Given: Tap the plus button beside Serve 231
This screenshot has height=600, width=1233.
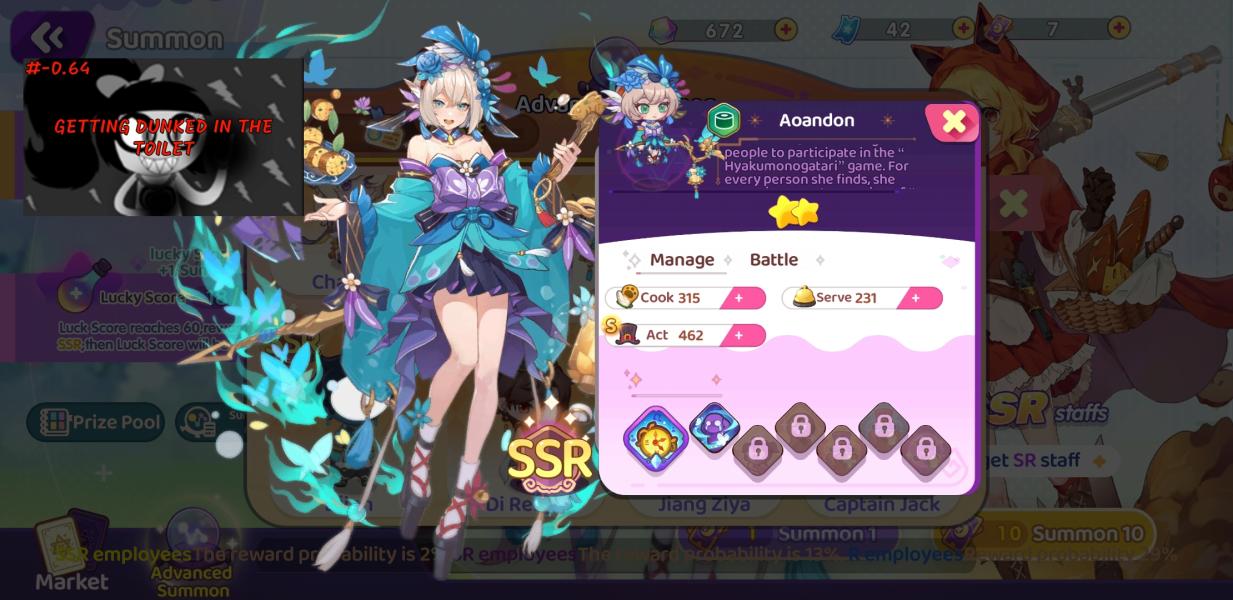Looking at the screenshot, I should pos(915,298).
